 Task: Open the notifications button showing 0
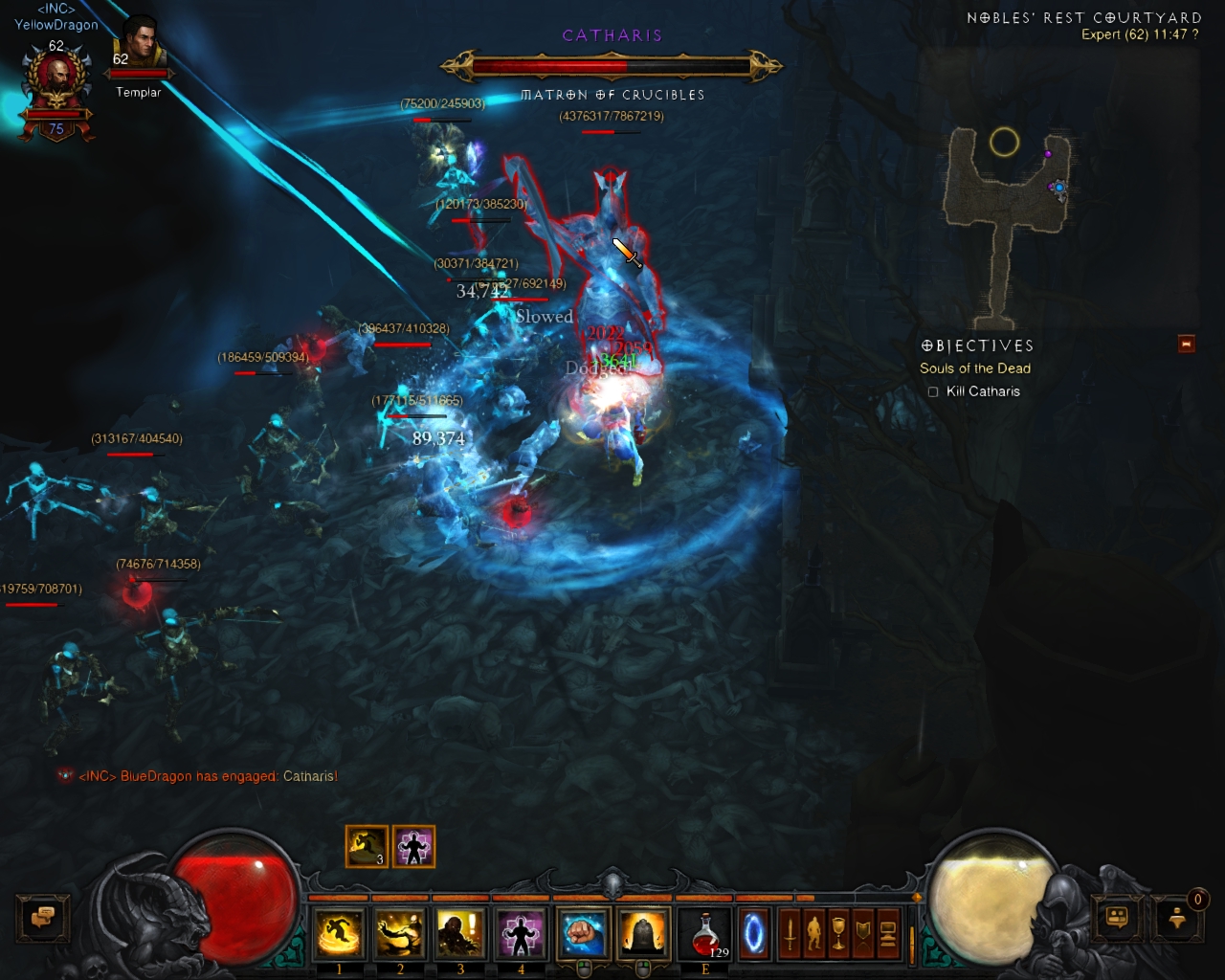tap(1178, 919)
